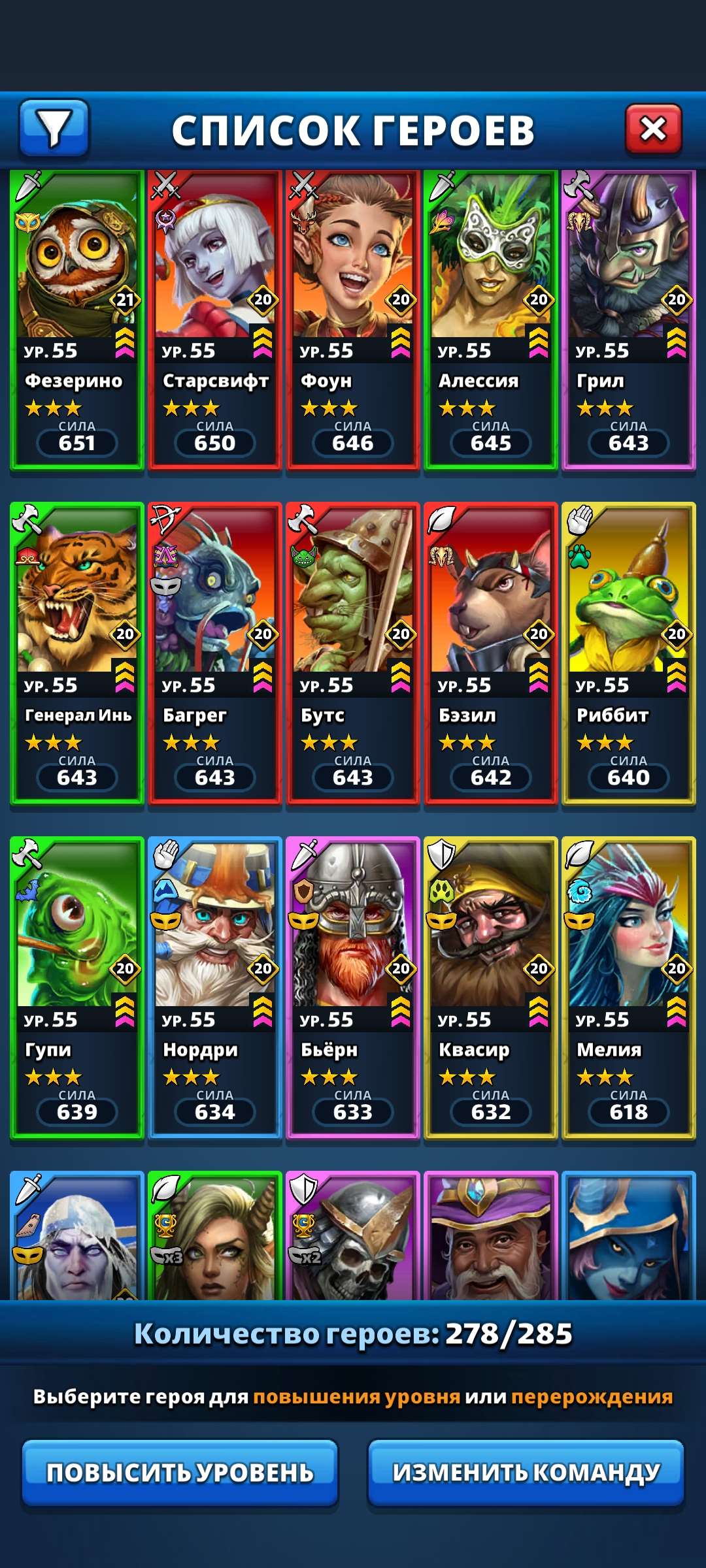This screenshot has width=706, height=1568.
Task: Close the hero list
Action: [x=653, y=129]
